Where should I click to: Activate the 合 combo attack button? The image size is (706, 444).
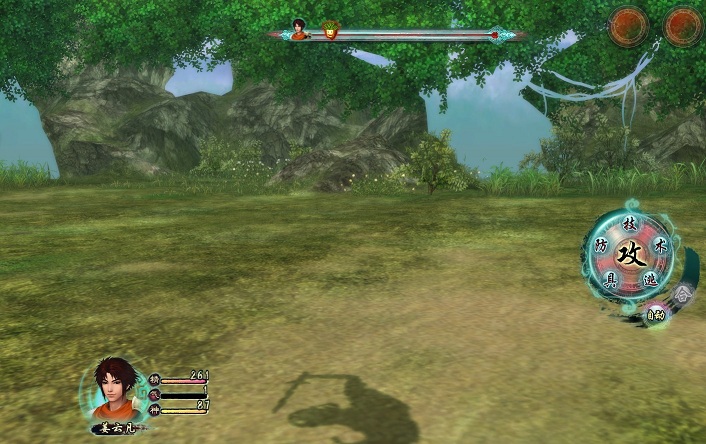tap(682, 294)
